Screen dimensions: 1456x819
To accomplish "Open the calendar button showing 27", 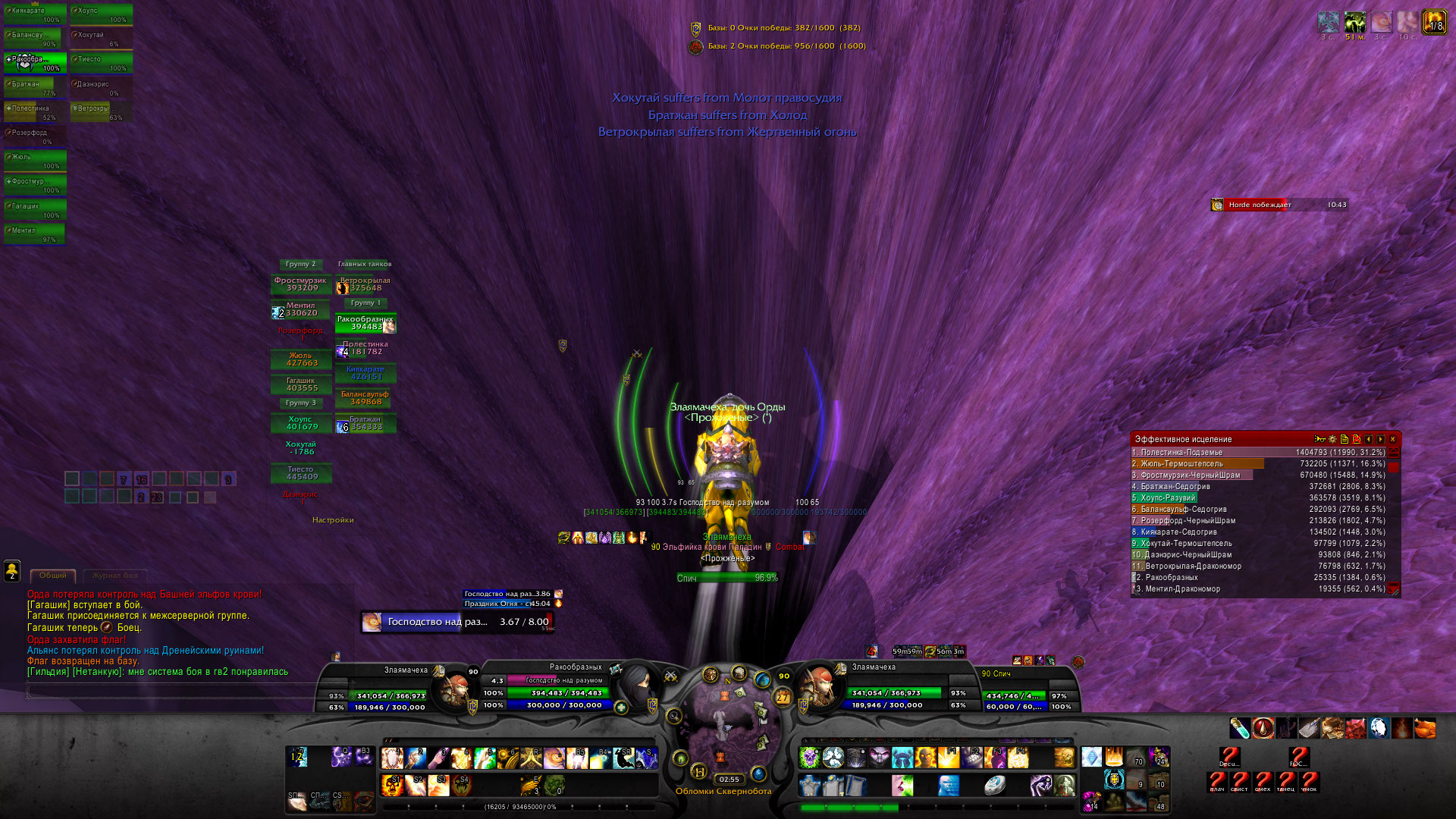I will [783, 697].
